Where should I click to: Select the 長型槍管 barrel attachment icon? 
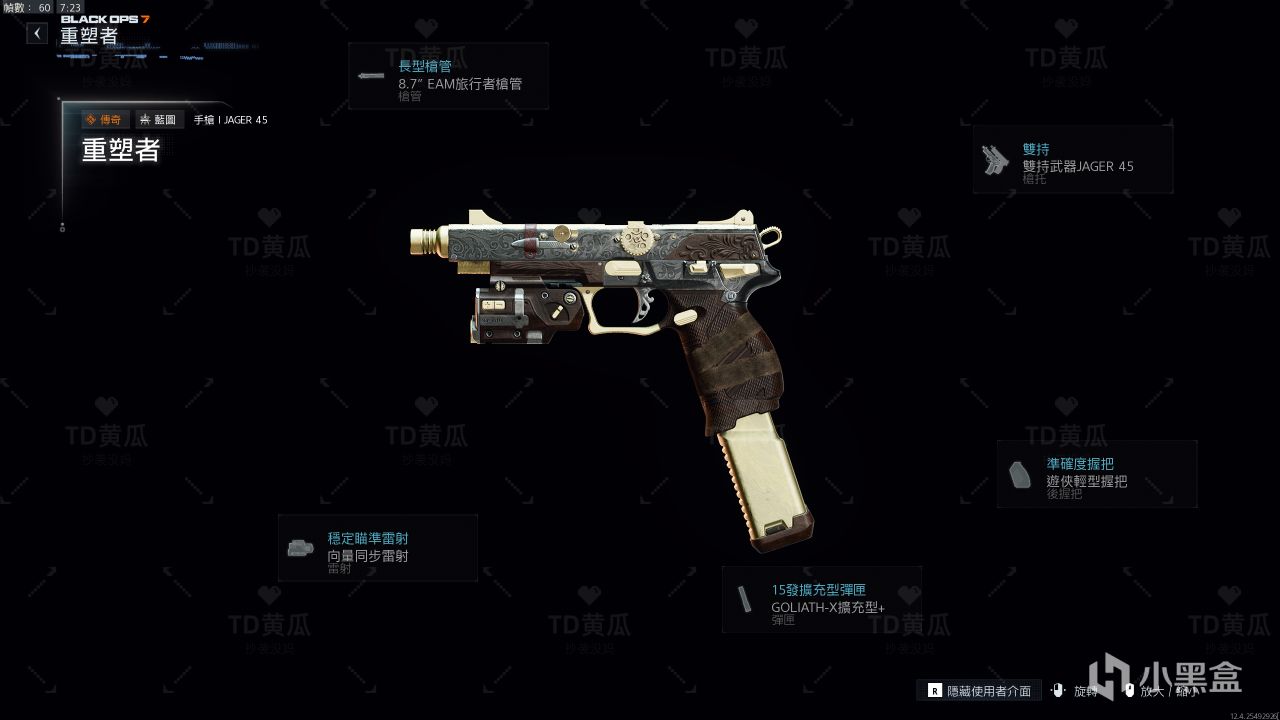tap(371, 76)
